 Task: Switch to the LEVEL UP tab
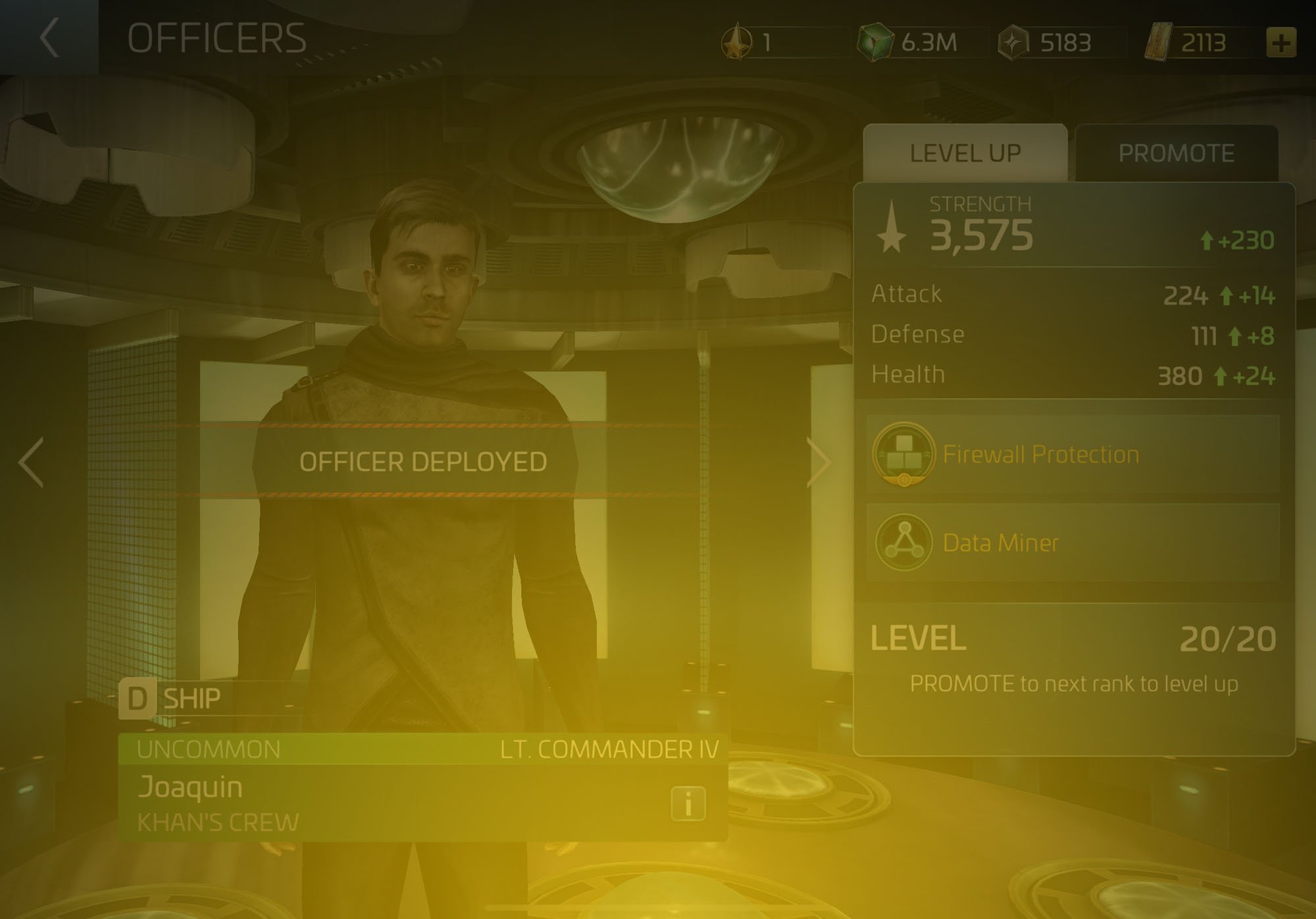point(966,152)
